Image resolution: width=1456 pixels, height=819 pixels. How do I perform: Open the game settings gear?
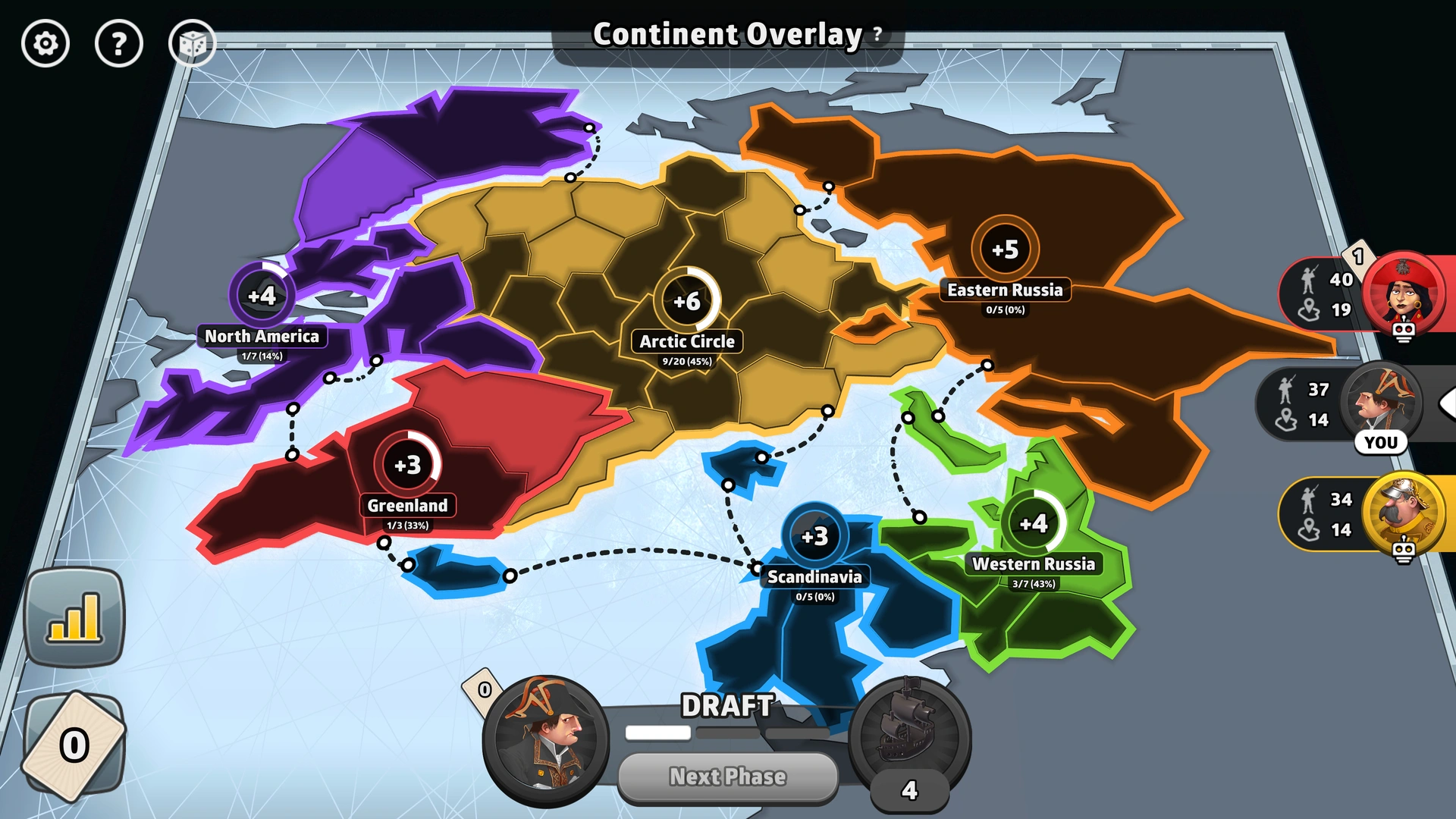coord(45,44)
